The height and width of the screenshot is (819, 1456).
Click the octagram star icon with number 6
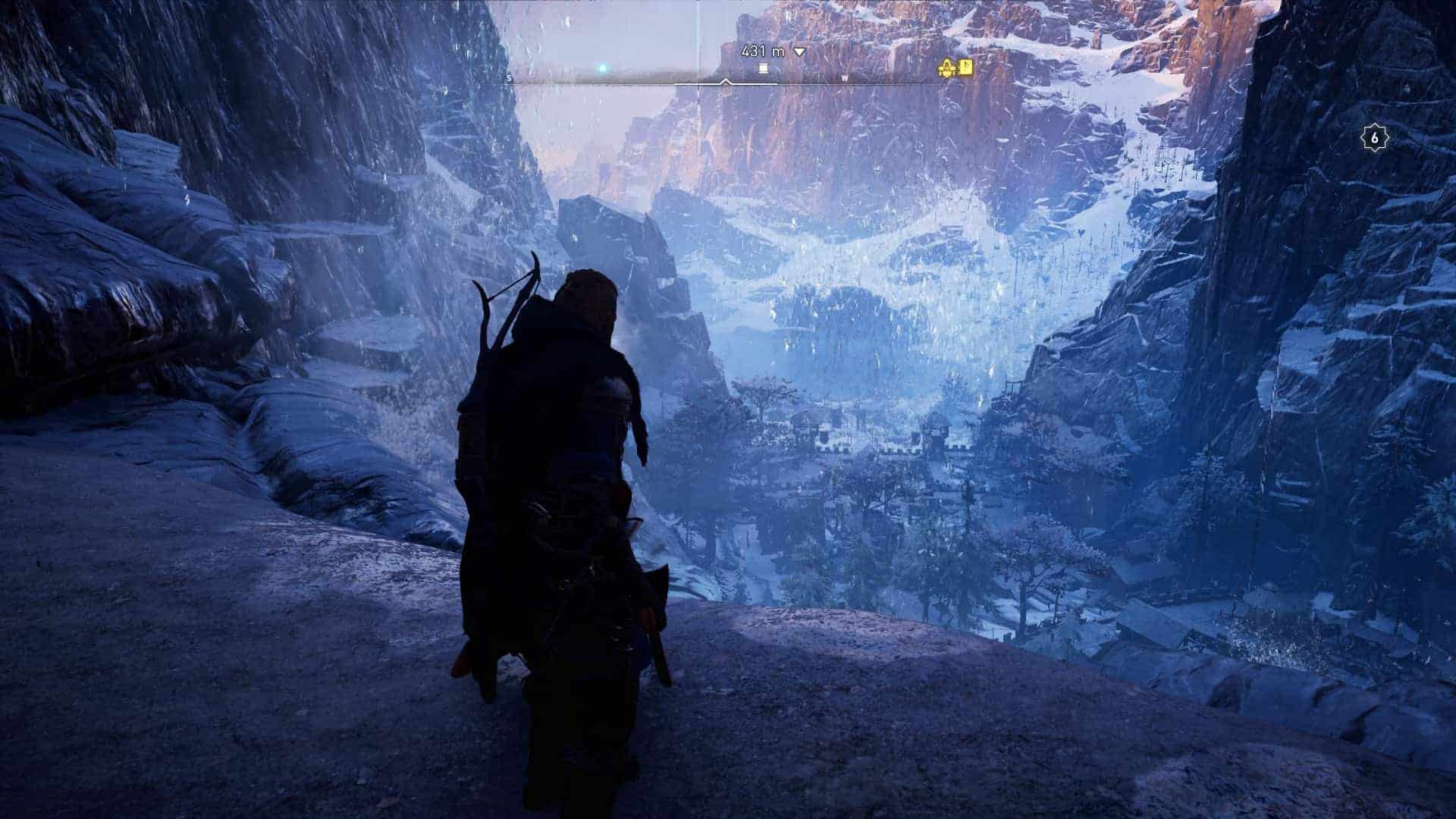(1374, 137)
